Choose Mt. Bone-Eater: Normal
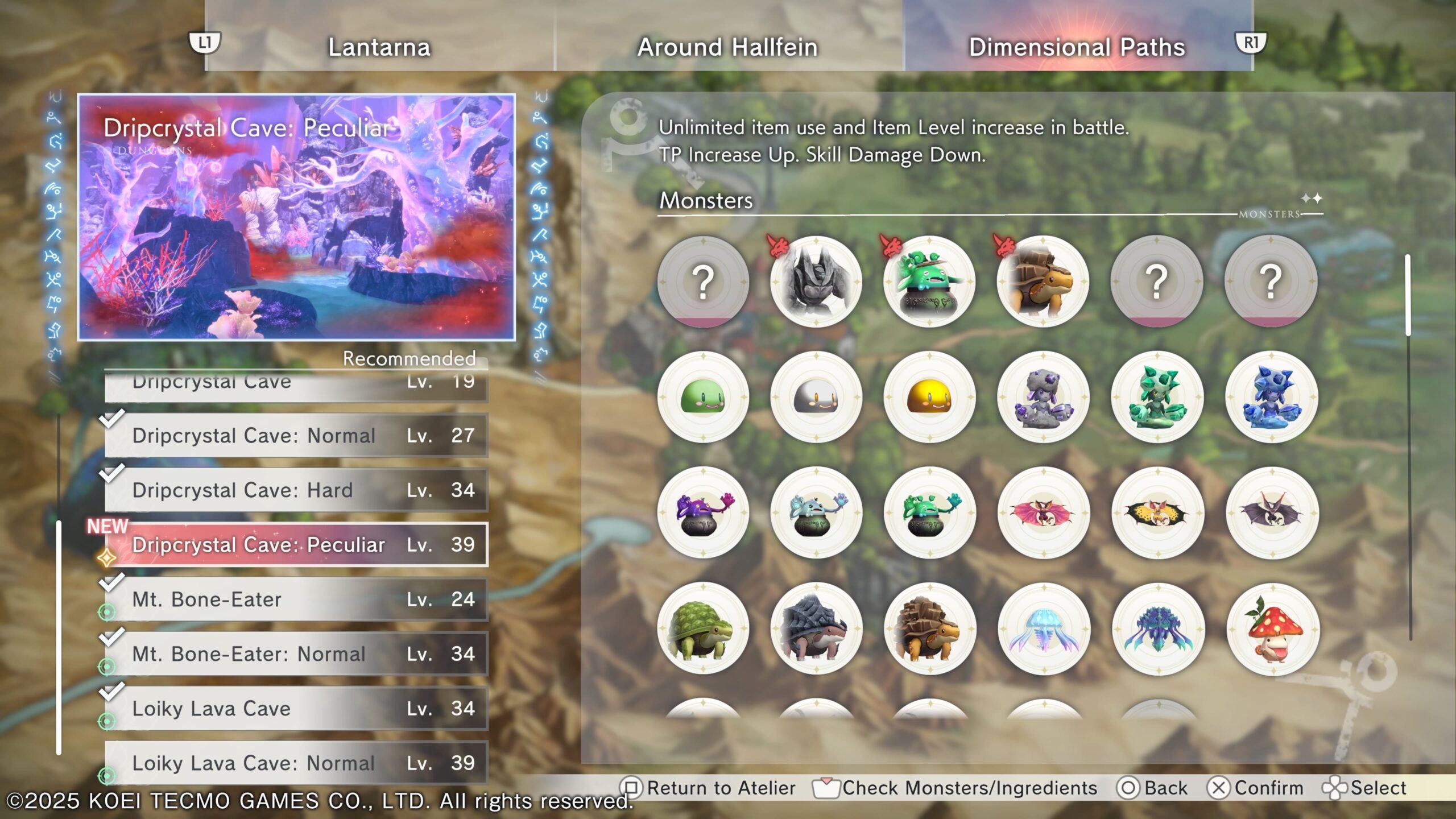1456x819 pixels. coord(296,654)
